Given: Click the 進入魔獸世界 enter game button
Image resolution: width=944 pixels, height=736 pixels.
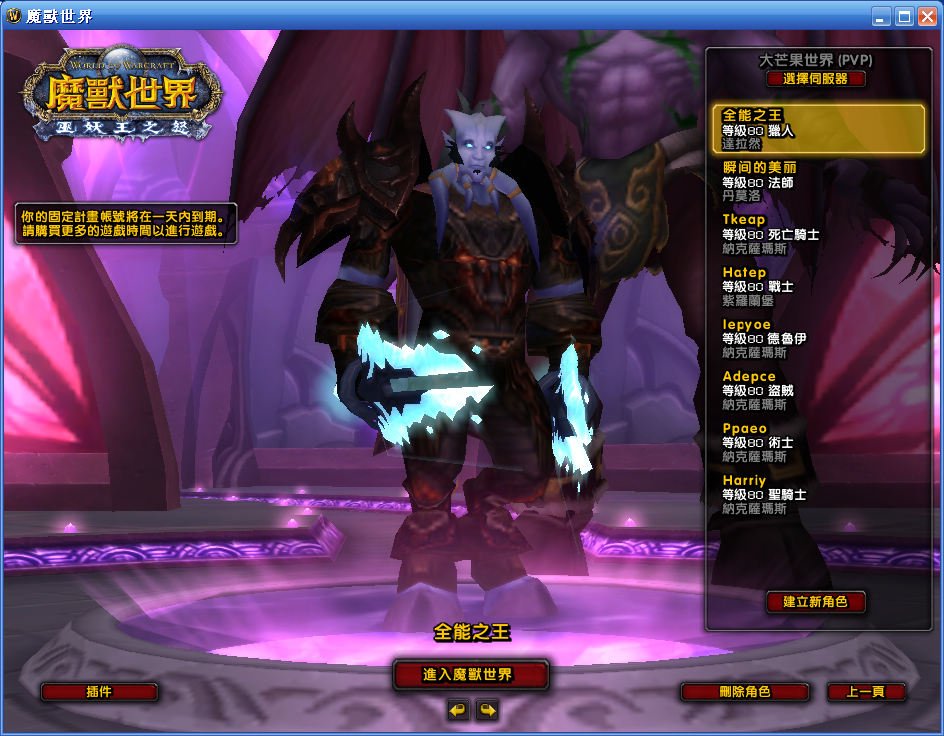Looking at the screenshot, I should tap(470, 675).
